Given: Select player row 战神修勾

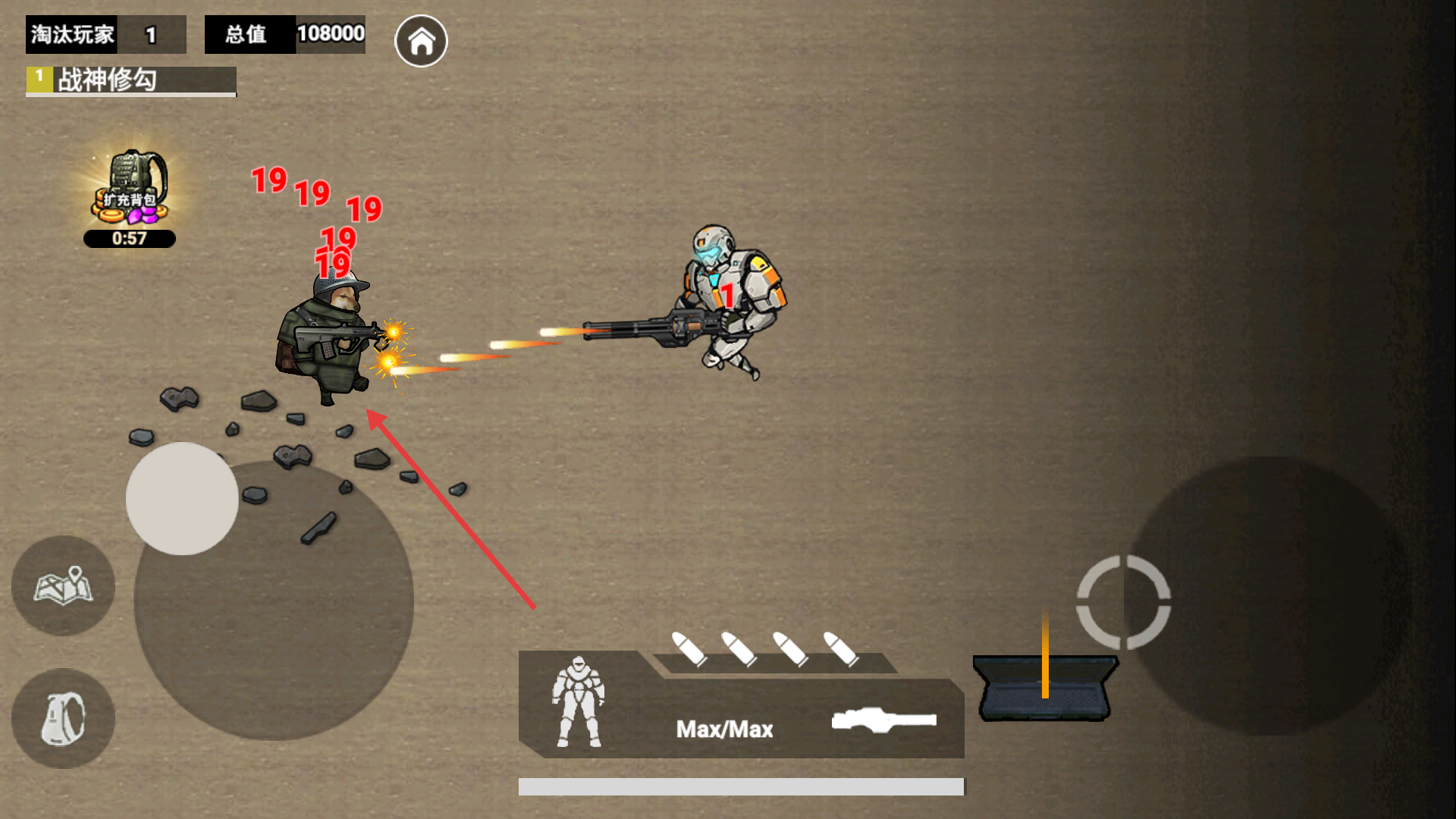Looking at the screenshot, I should (x=131, y=80).
